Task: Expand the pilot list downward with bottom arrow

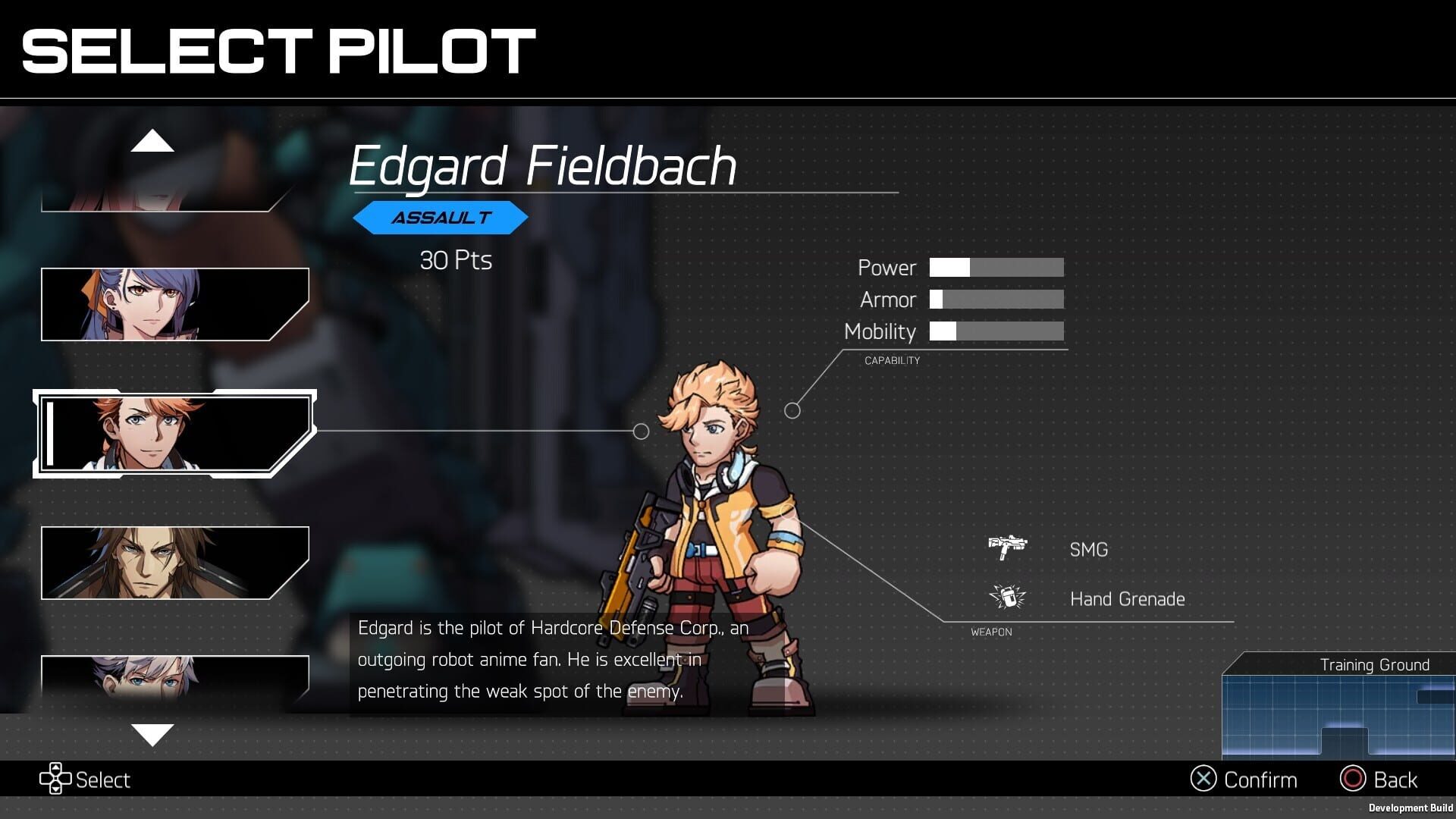Action: (154, 734)
